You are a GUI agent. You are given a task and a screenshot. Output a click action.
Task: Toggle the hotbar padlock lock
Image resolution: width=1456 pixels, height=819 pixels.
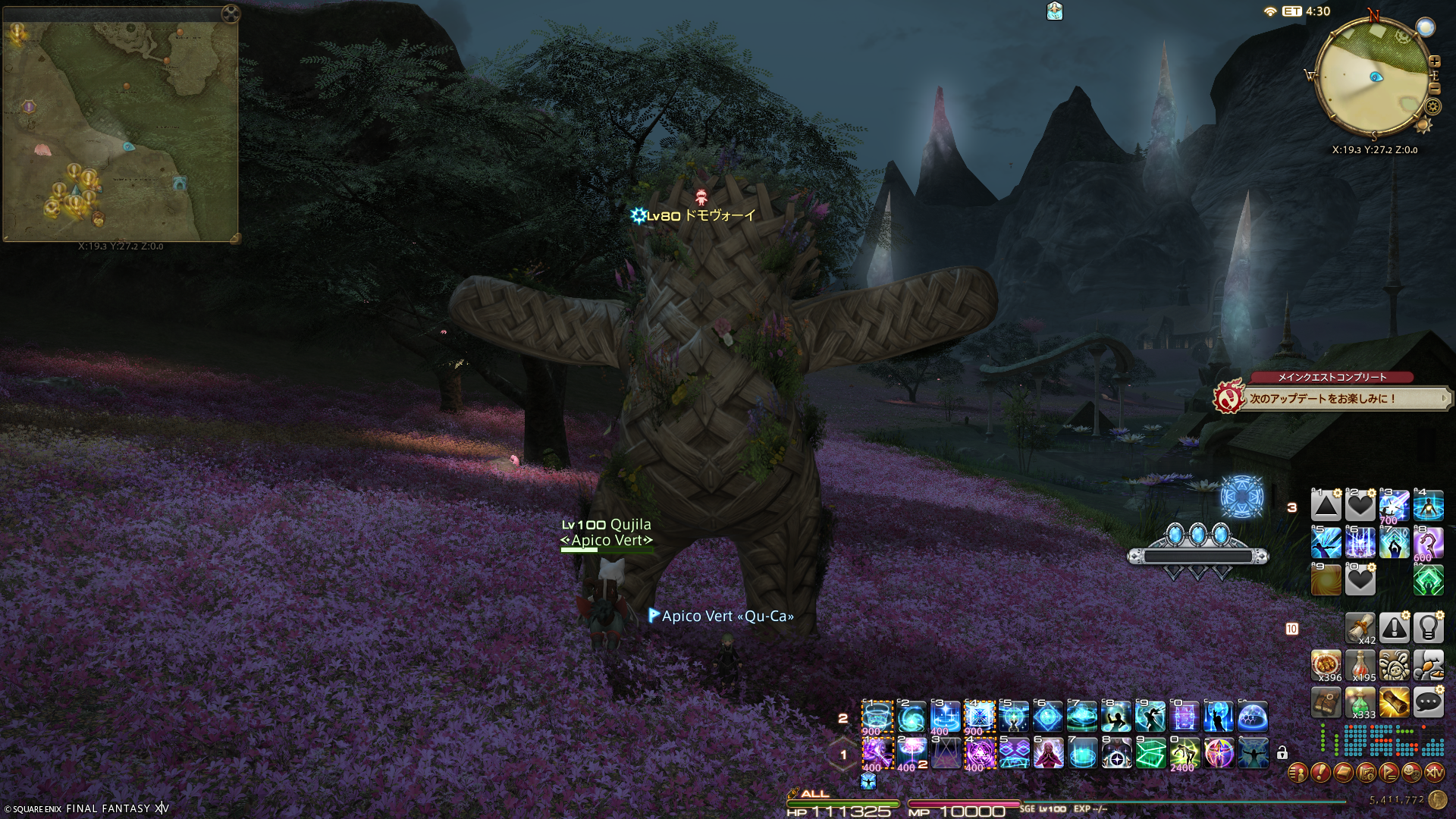point(1282,753)
